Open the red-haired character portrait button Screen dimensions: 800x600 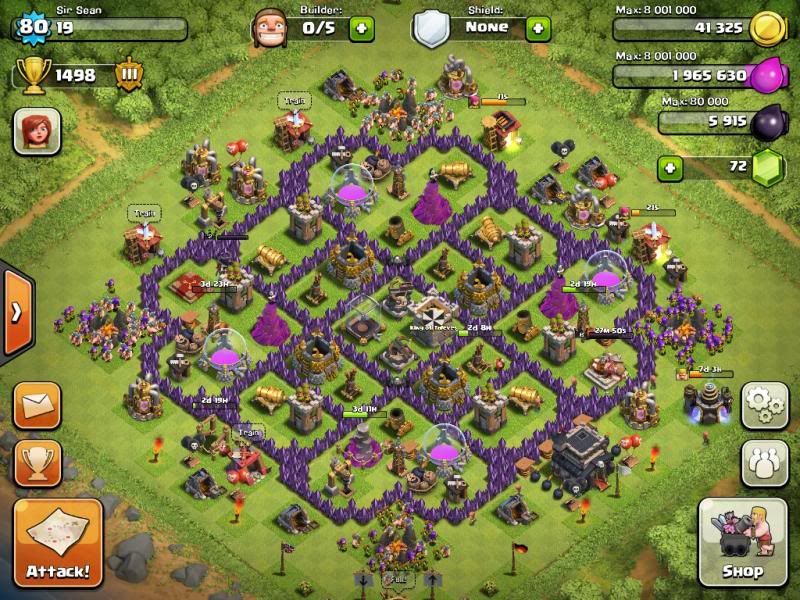(x=37, y=131)
